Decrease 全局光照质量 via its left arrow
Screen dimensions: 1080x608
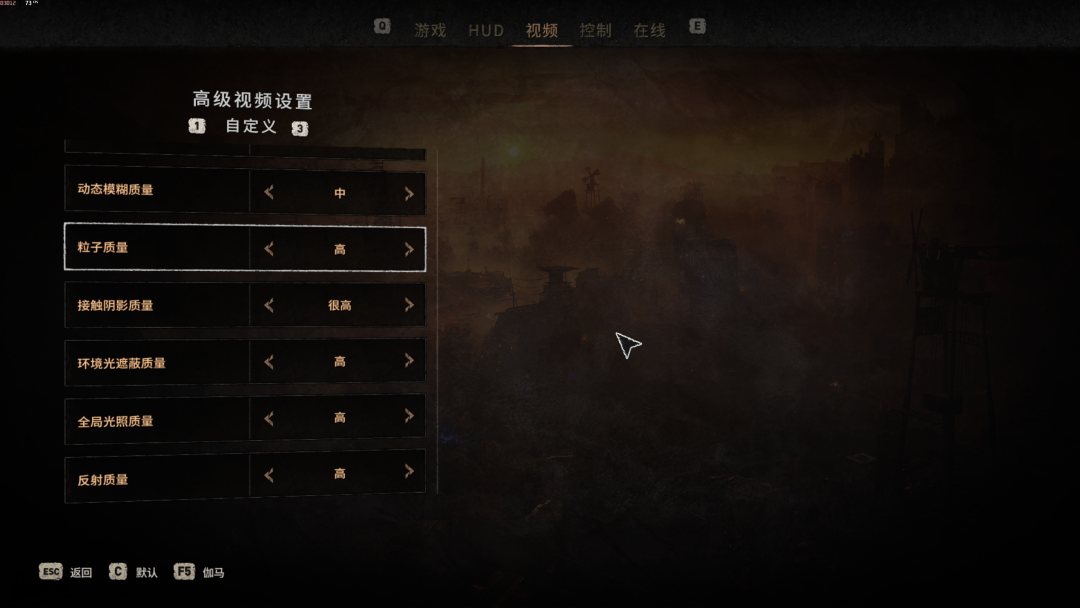pos(269,418)
